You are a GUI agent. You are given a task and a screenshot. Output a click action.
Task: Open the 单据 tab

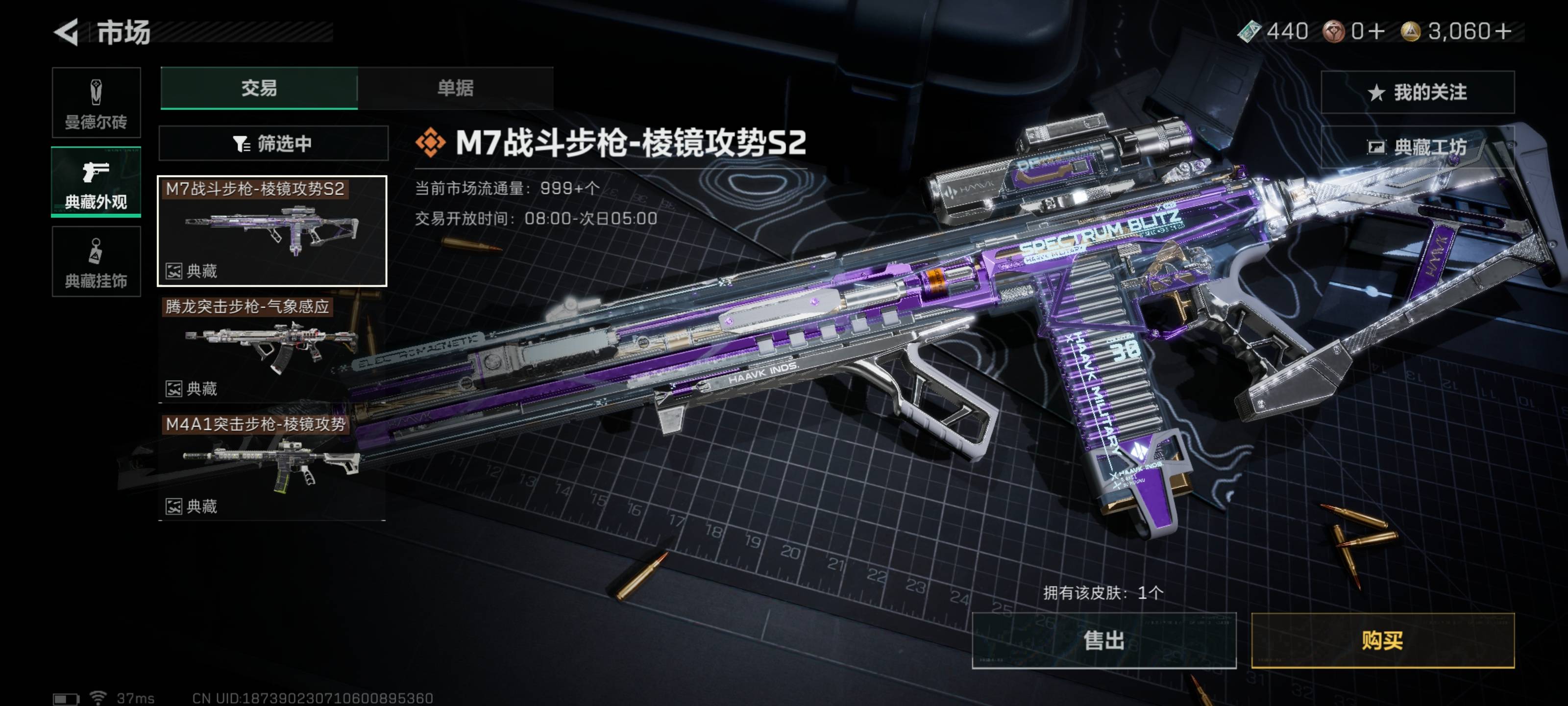pyautogui.click(x=455, y=88)
